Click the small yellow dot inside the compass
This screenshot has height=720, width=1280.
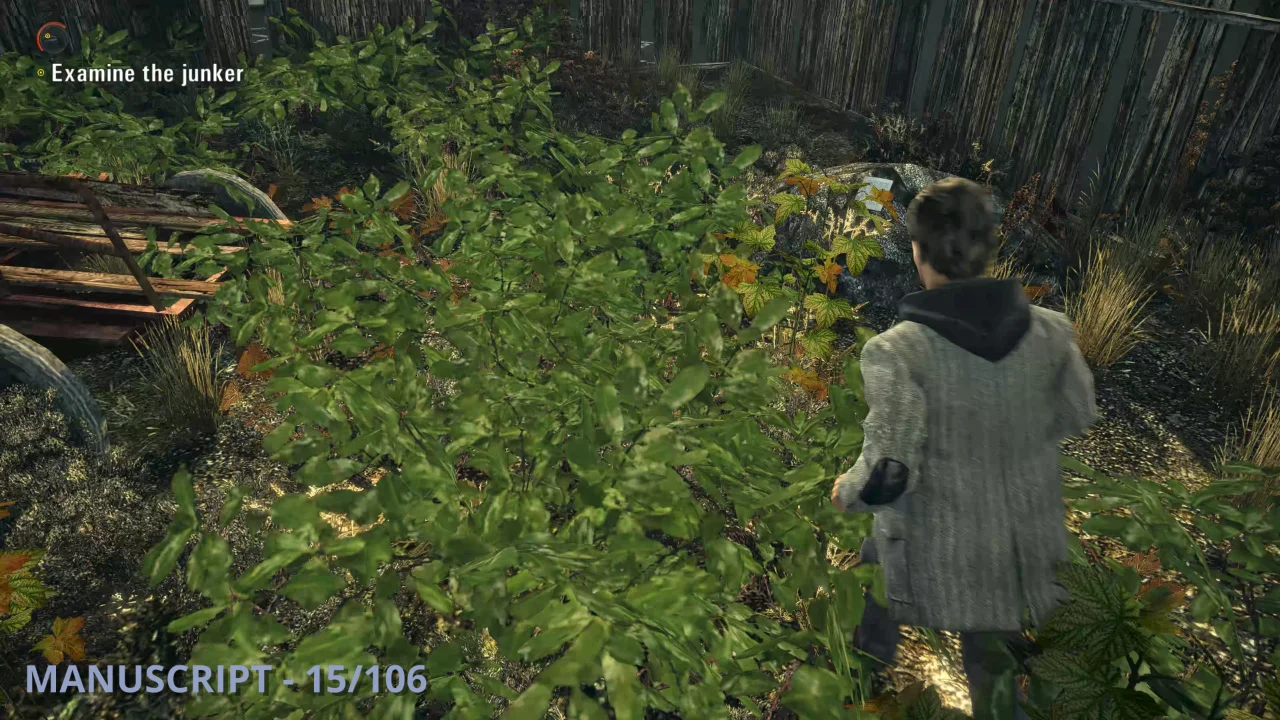tap(47, 36)
